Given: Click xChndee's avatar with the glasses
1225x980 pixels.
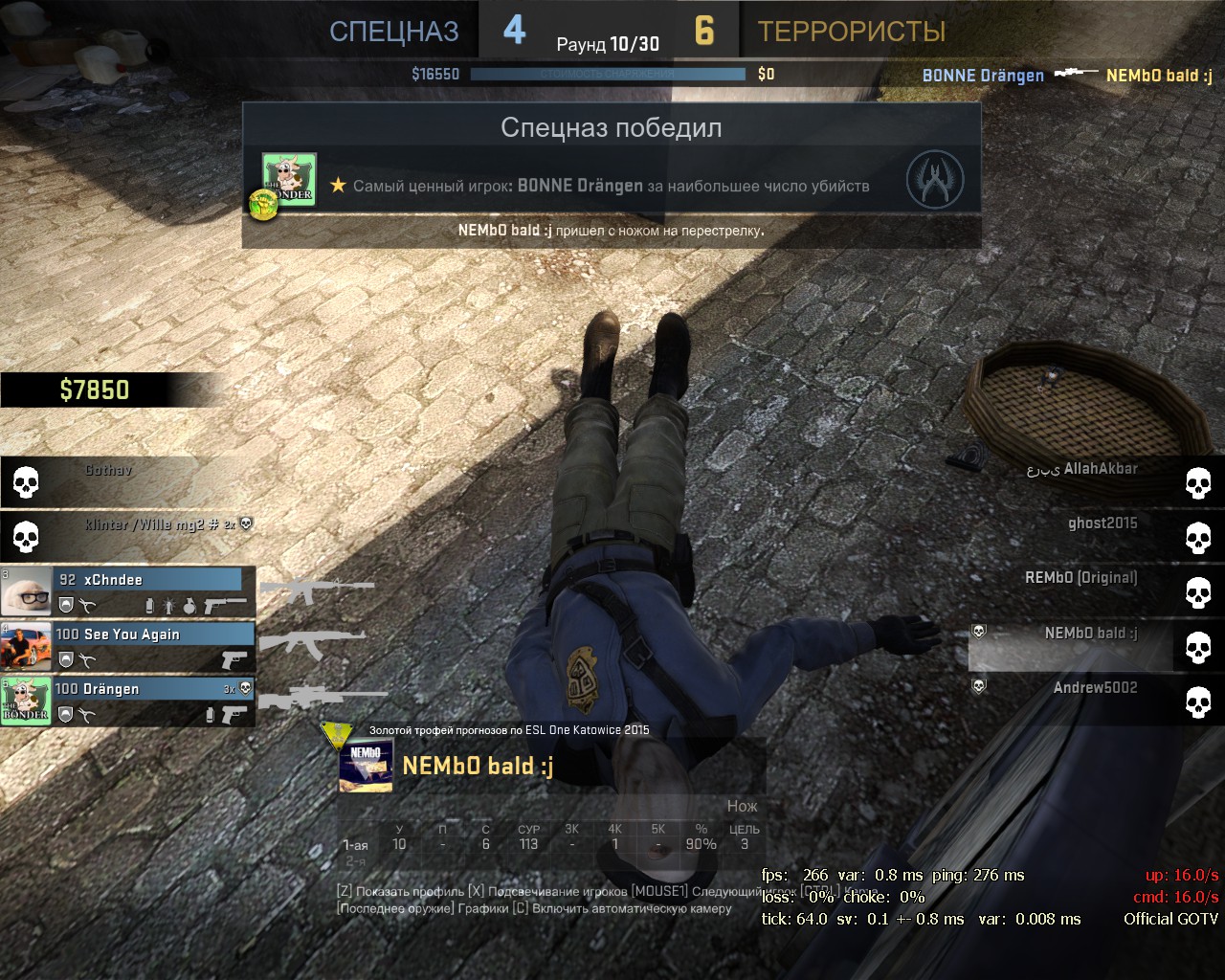Looking at the screenshot, I should [26, 591].
